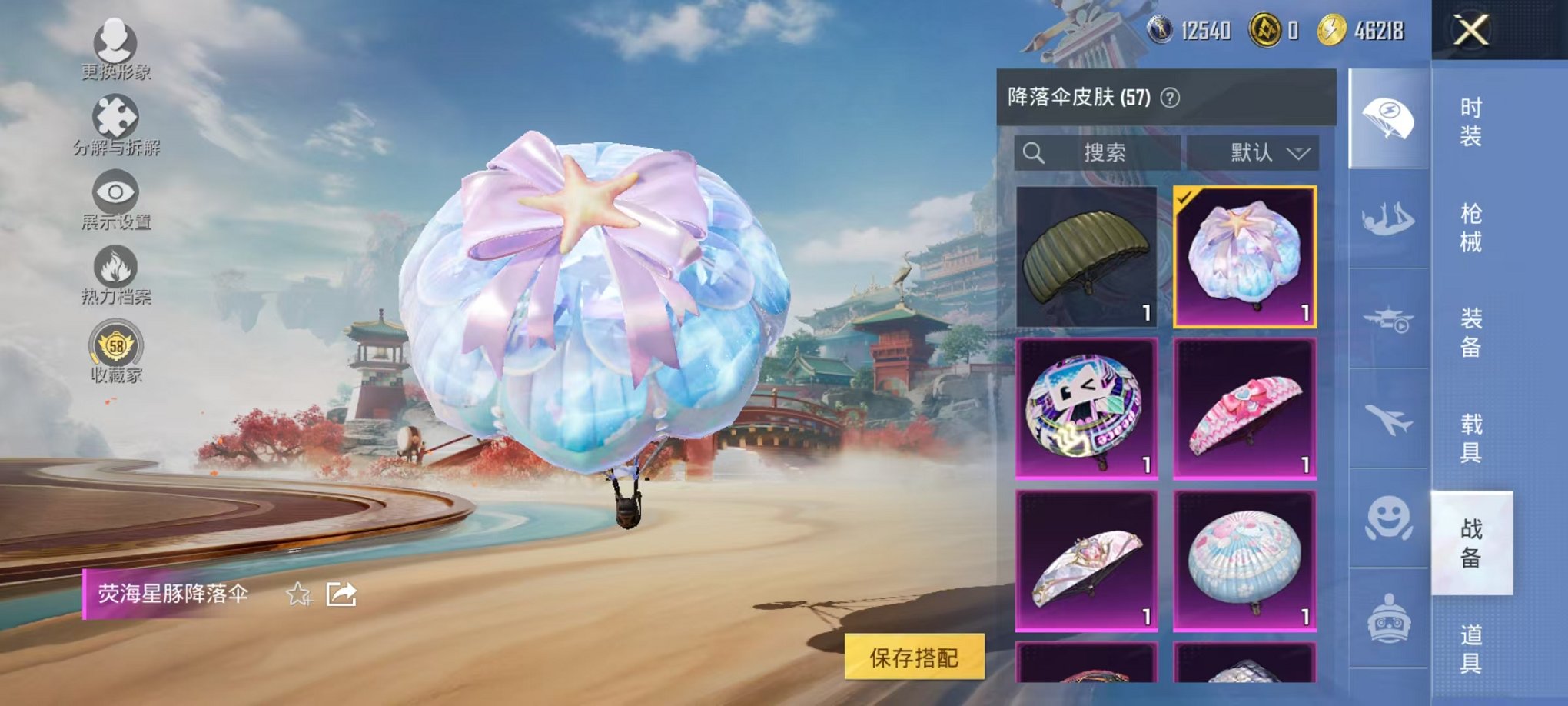1568x706 pixels.
Task: Open the 默认 sorting dropdown
Action: coord(1254,152)
